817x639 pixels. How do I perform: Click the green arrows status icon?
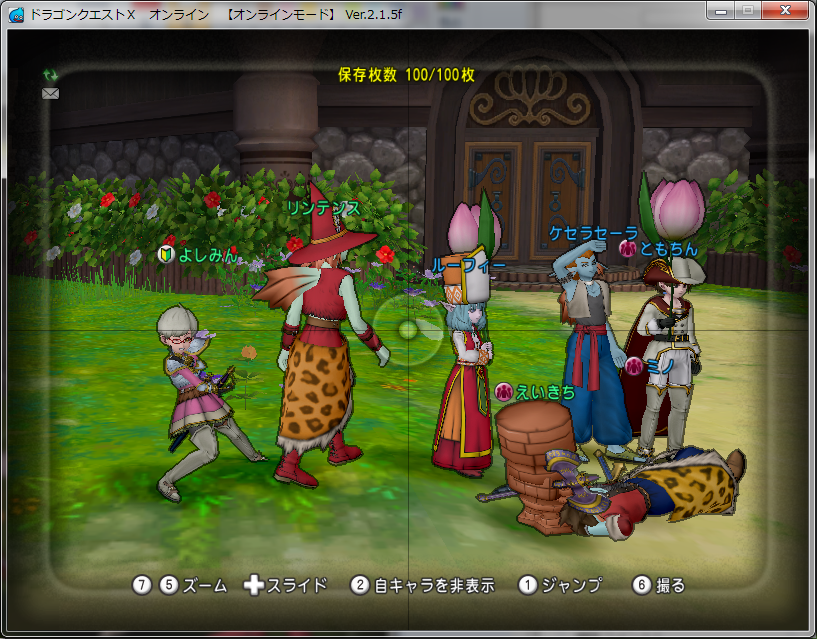click(50, 75)
